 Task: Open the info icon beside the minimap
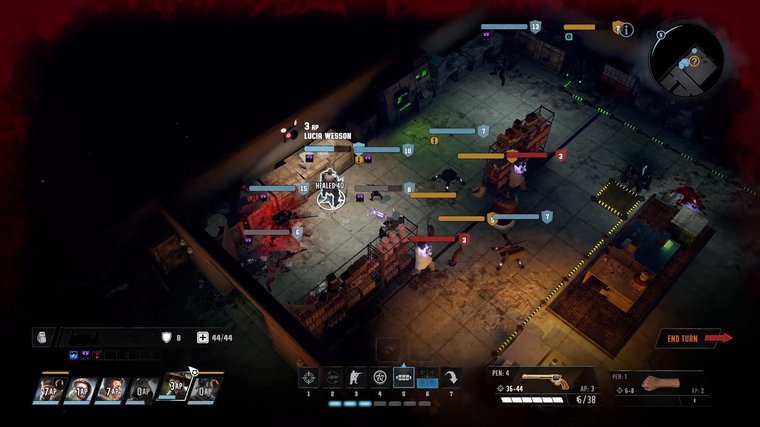tap(627, 30)
